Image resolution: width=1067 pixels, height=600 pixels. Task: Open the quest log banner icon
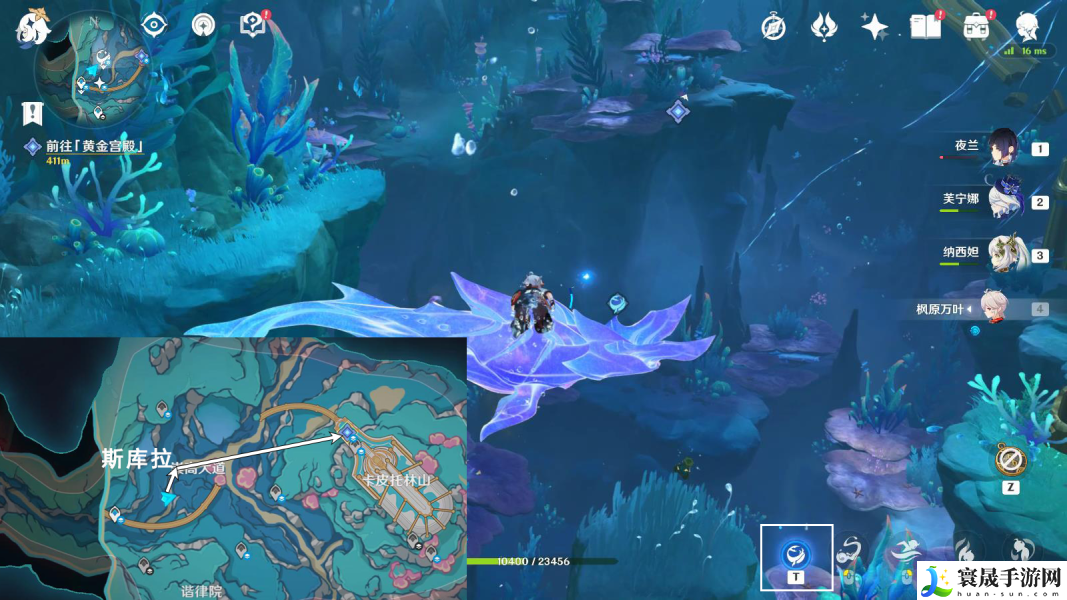click(34, 113)
